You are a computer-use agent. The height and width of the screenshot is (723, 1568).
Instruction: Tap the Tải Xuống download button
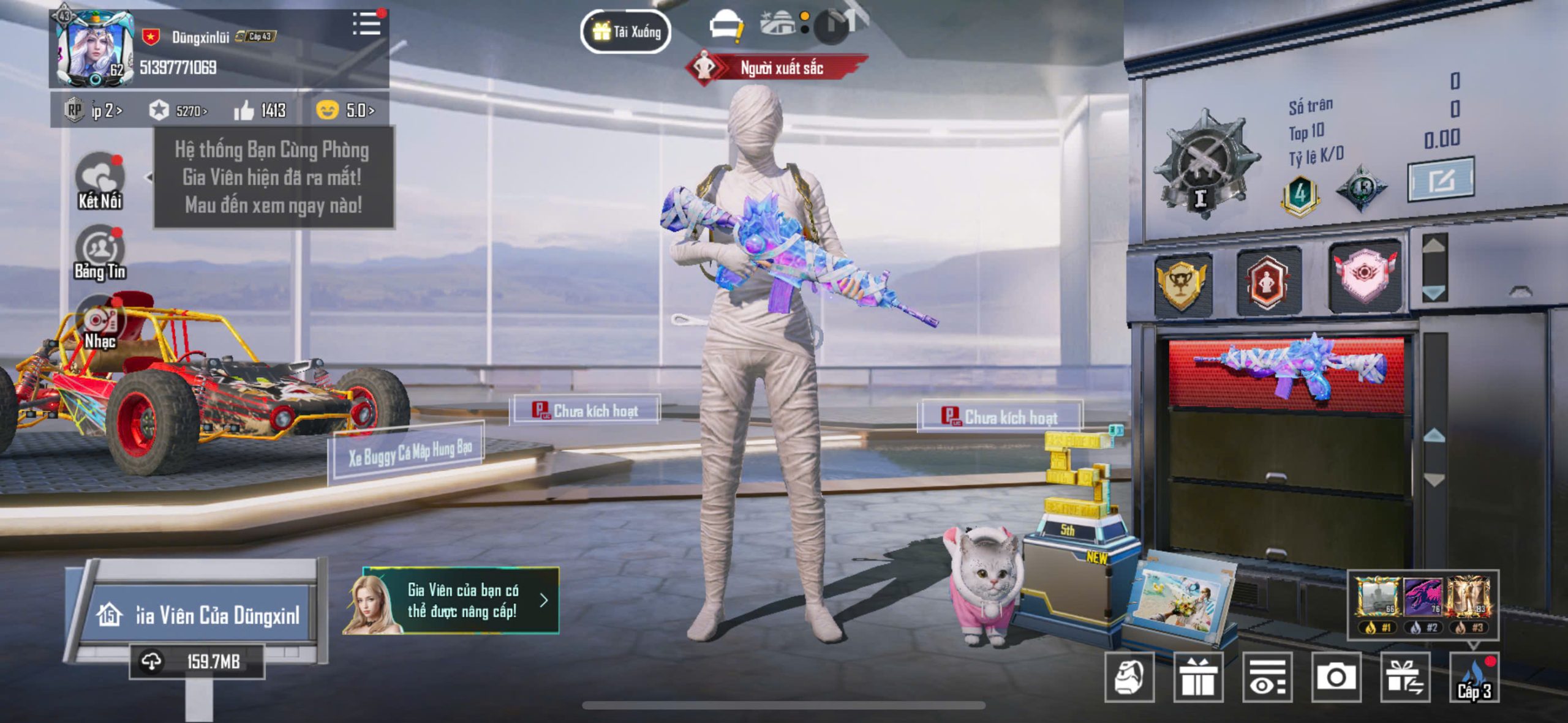point(625,31)
